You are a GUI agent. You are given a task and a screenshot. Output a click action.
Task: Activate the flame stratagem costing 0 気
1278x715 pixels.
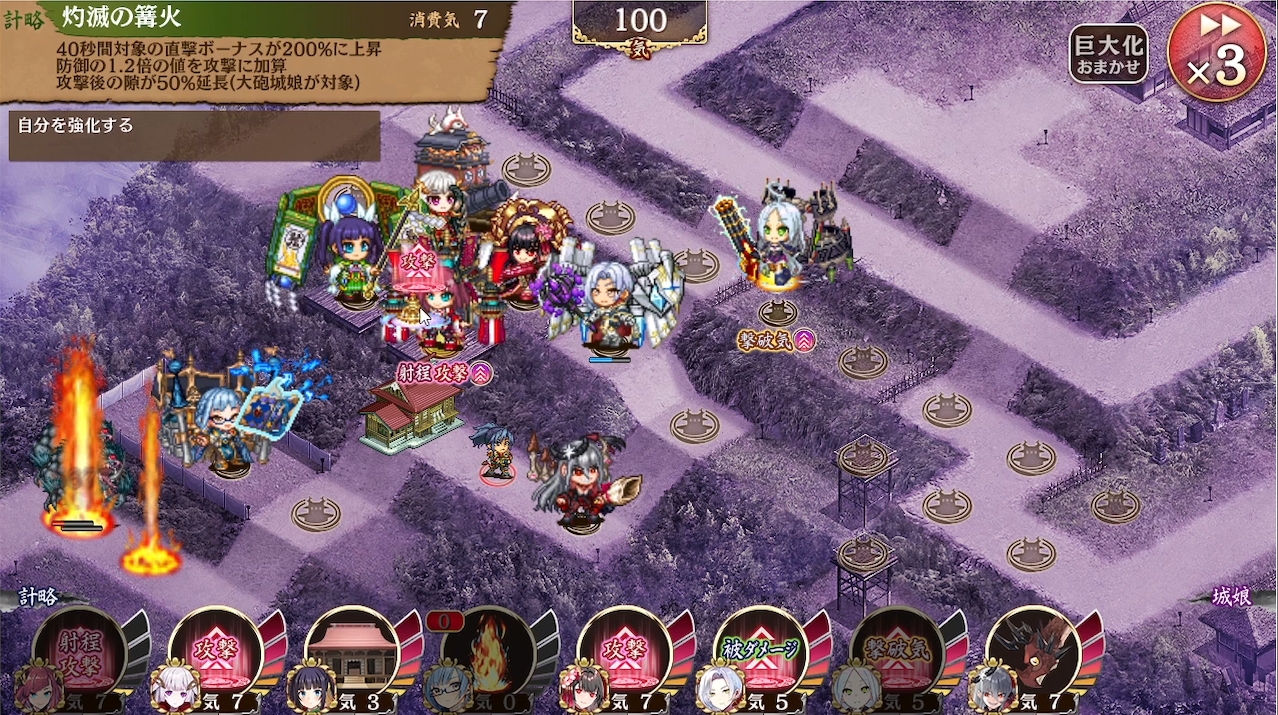[x=488, y=653]
